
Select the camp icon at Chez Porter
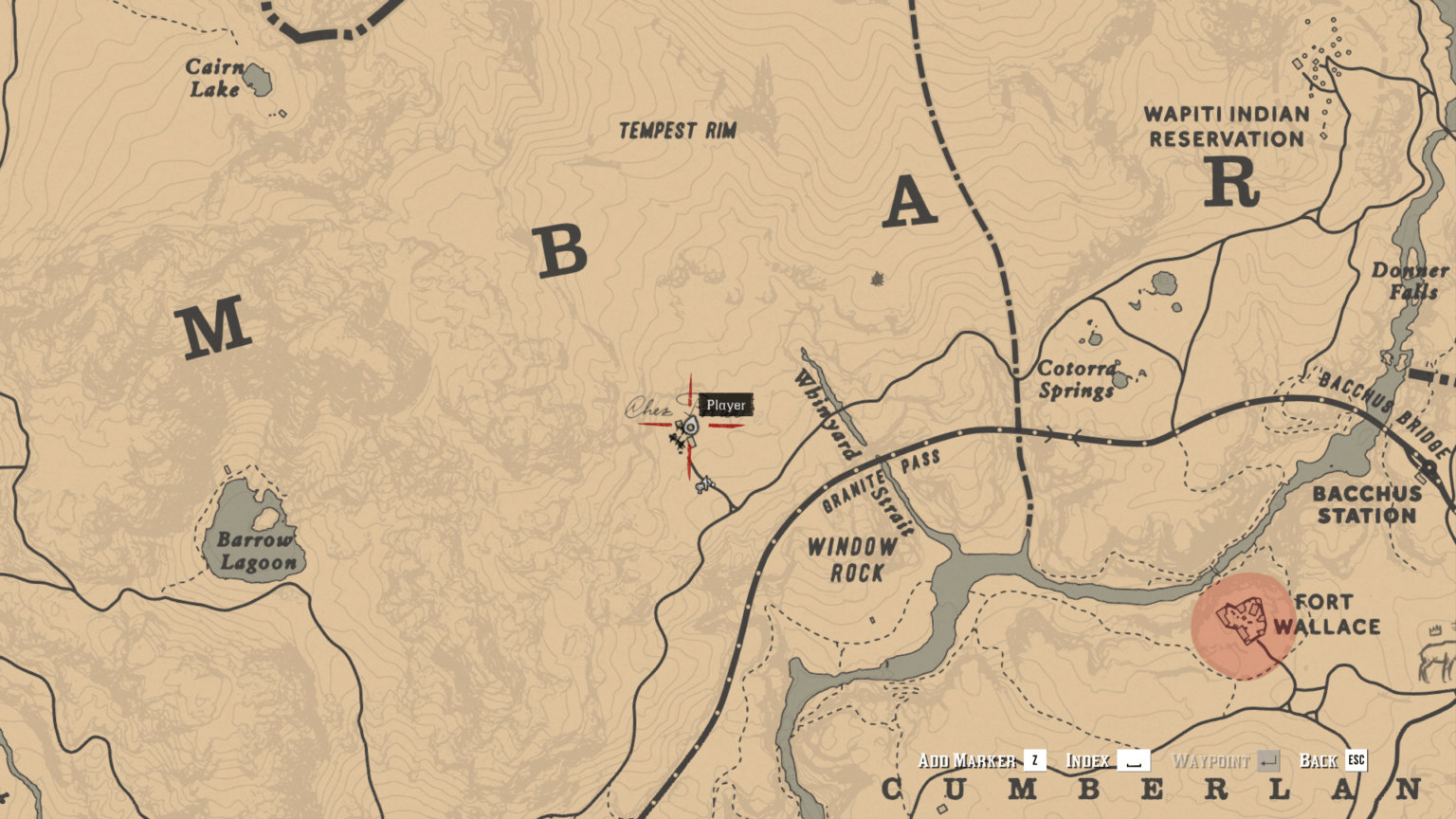(x=679, y=442)
